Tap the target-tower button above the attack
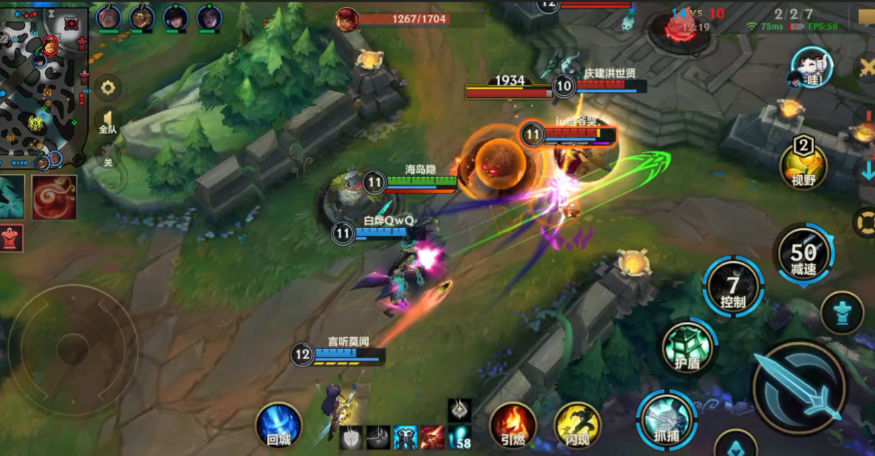 coord(842,312)
